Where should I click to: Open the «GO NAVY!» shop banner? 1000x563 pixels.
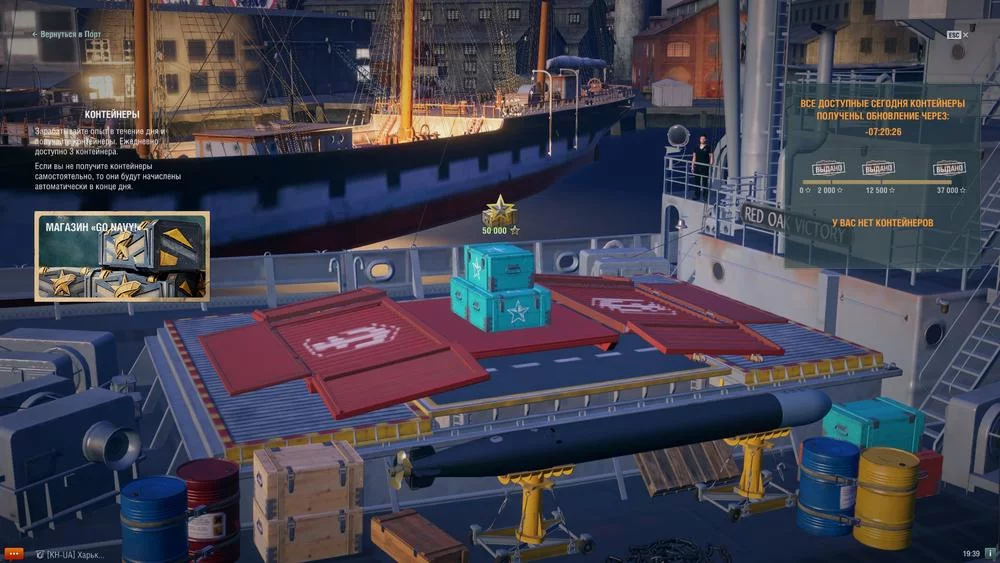[x=122, y=257]
